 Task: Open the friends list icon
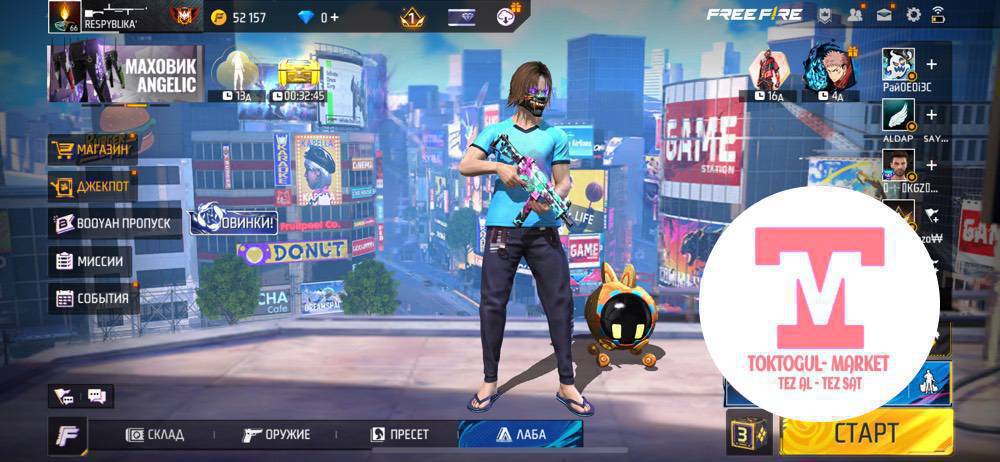point(855,15)
